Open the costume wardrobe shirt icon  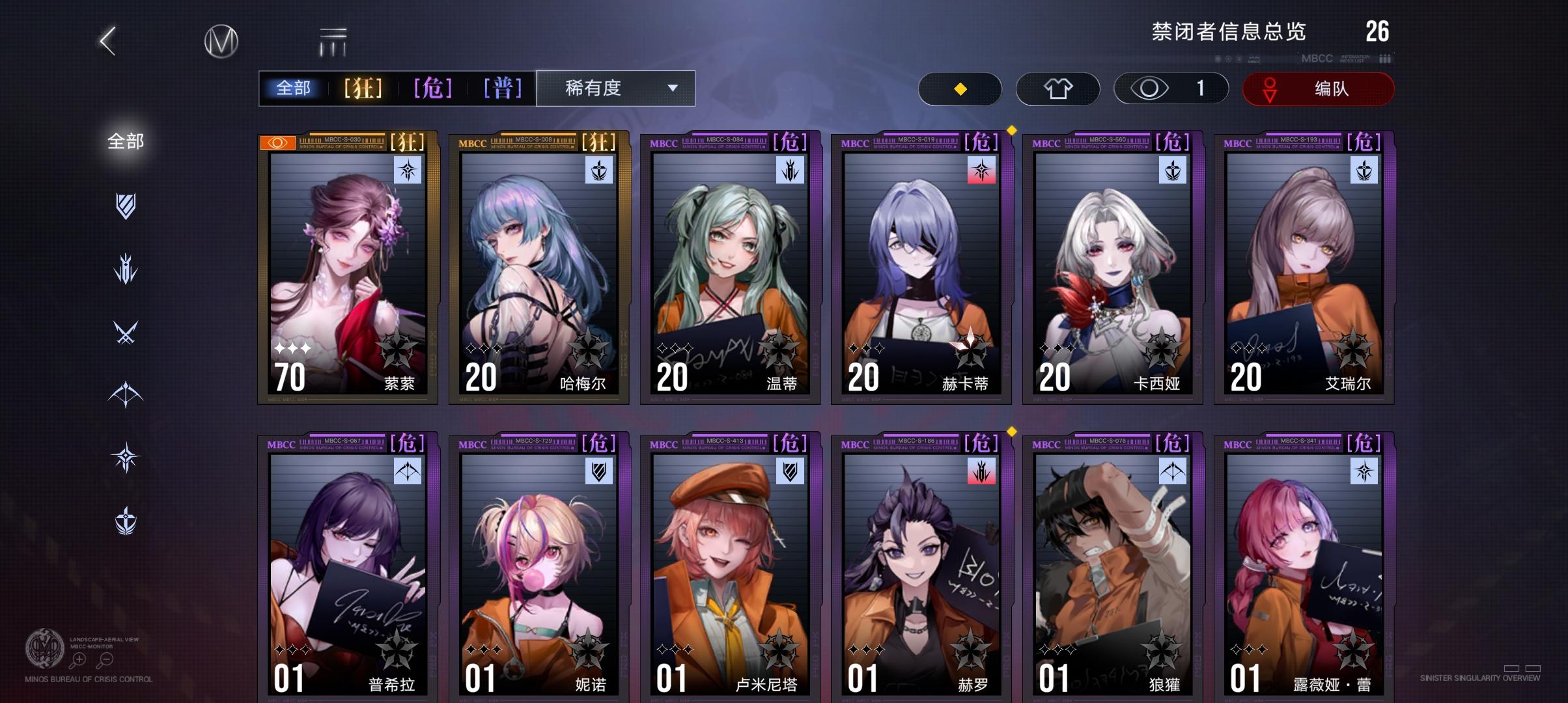click(x=1057, y=89)
